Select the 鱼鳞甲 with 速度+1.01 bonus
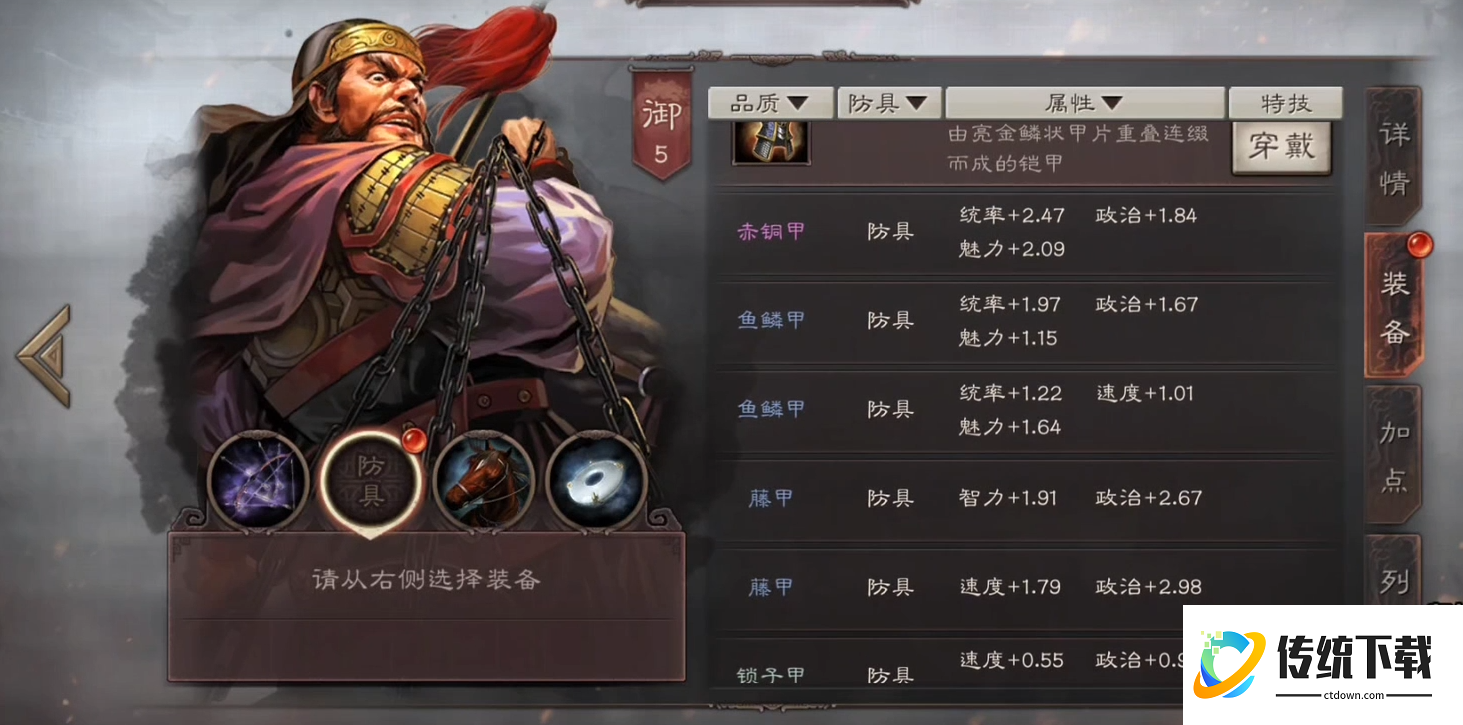This screenshot has height=725, width=1463. point(770,408)
